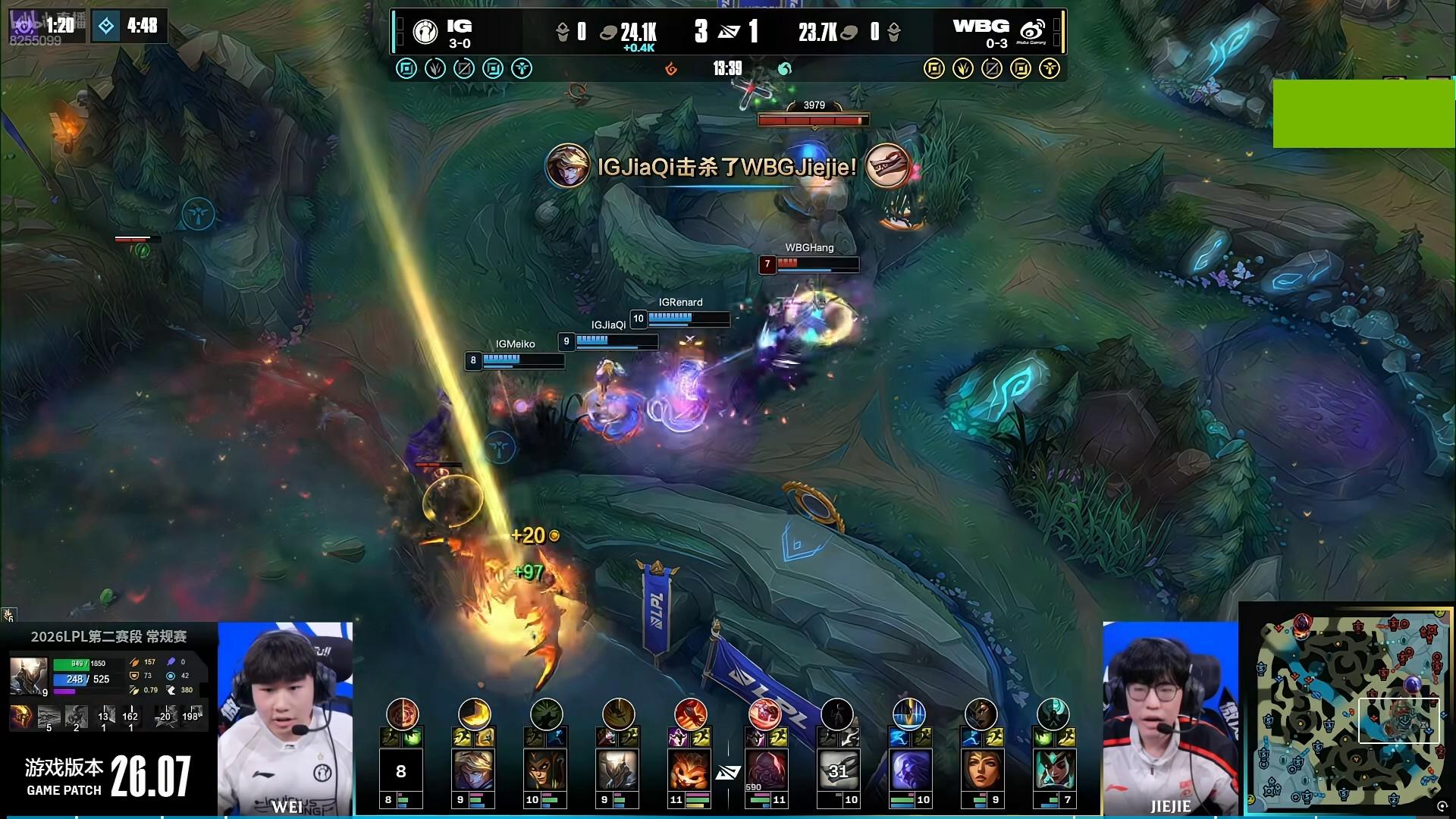Screen dimensions: 1456x819
Task: Click the WBGHang name plate
Action: (x=809, y=248)
